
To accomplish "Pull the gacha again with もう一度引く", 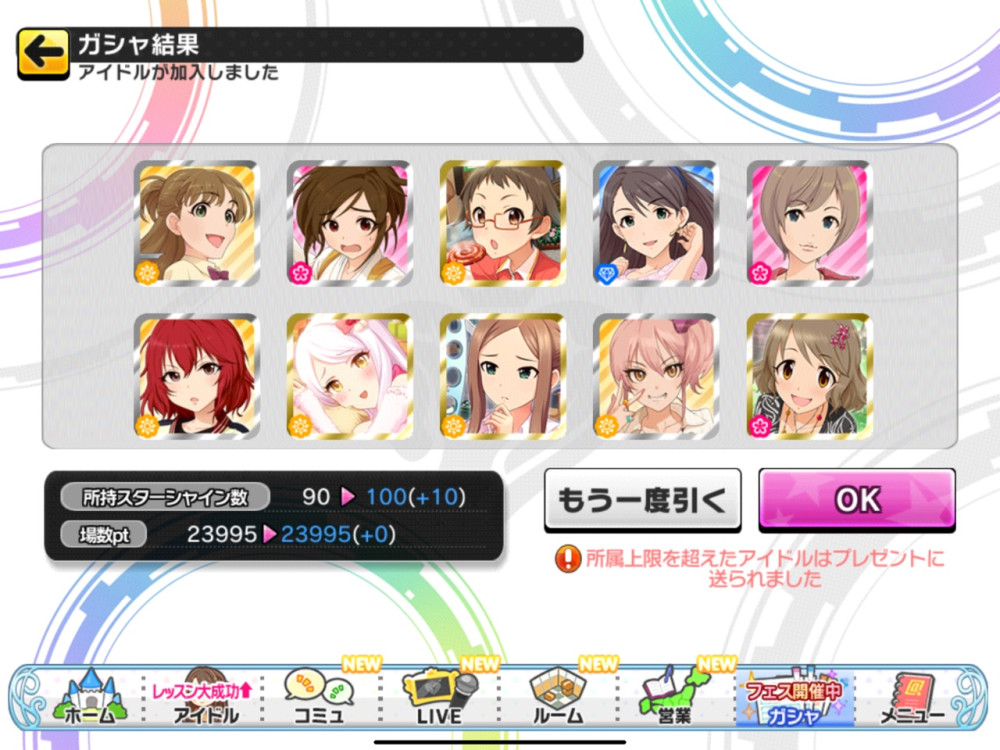I will (642, 499).
